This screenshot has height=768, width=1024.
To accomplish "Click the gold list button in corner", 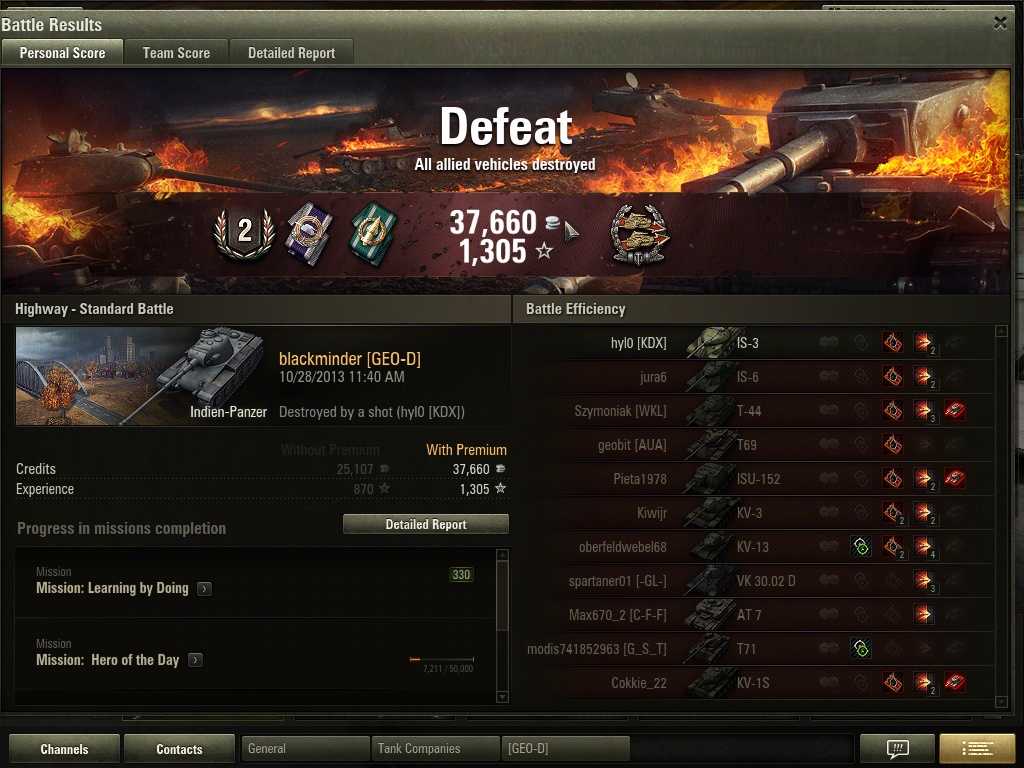I will [x=976, y=749].
